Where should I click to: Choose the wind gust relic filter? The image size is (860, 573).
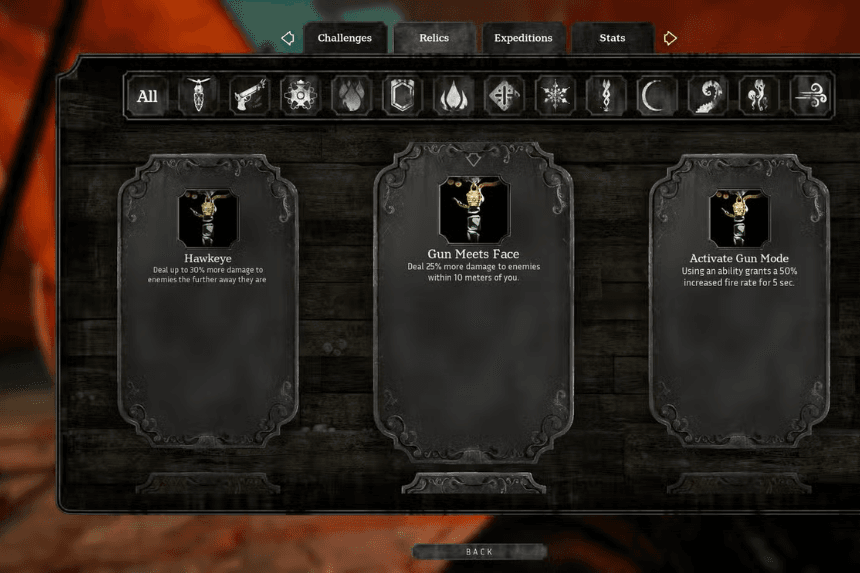809,96
